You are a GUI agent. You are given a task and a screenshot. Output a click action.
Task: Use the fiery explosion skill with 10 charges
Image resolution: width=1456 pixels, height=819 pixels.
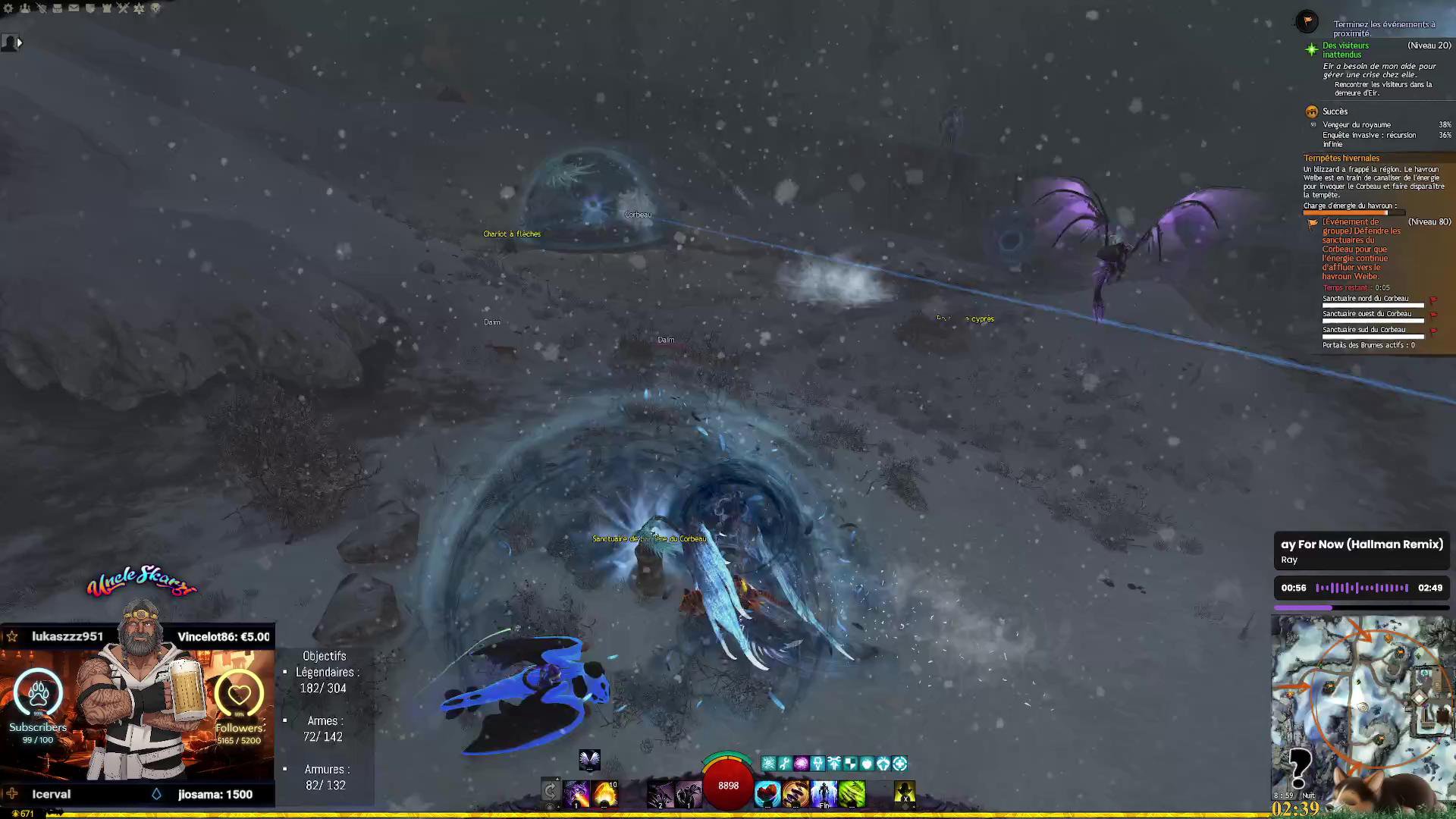[x=605, y=794]
